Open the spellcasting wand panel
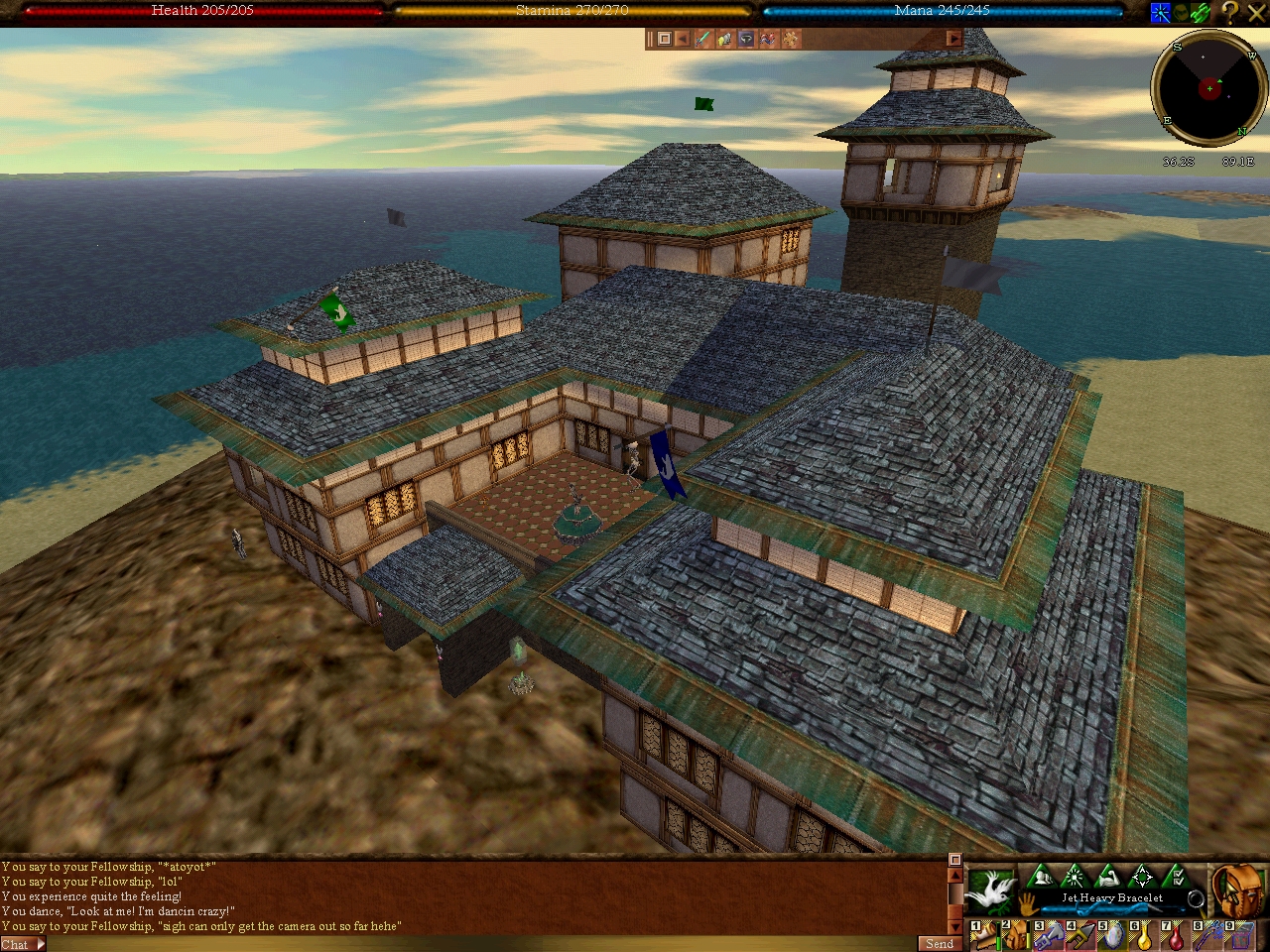Image resolution: width=1270 pixels, height=952 pixels. (1075, 877)
